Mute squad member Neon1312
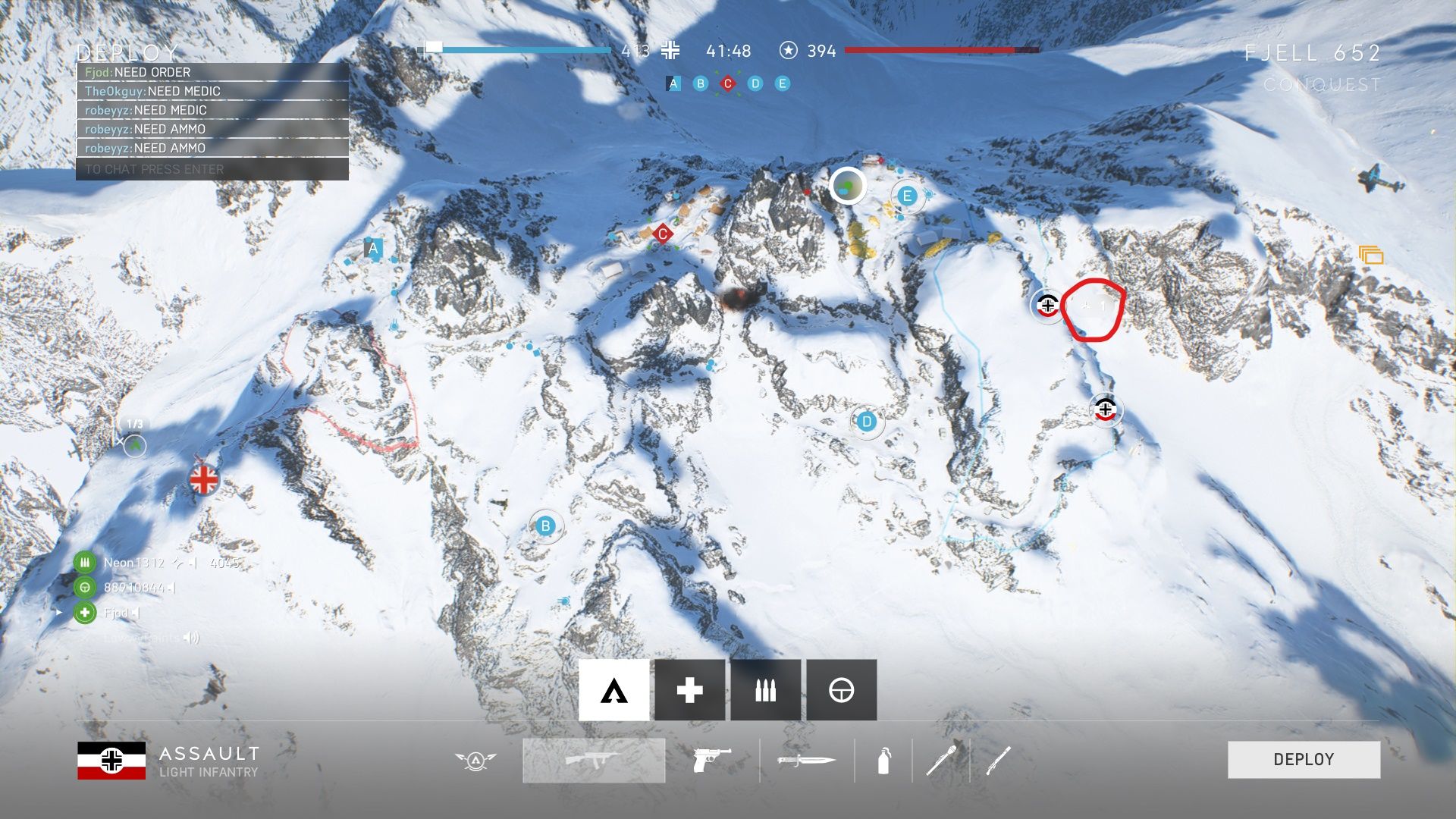 tap(193, 563)
